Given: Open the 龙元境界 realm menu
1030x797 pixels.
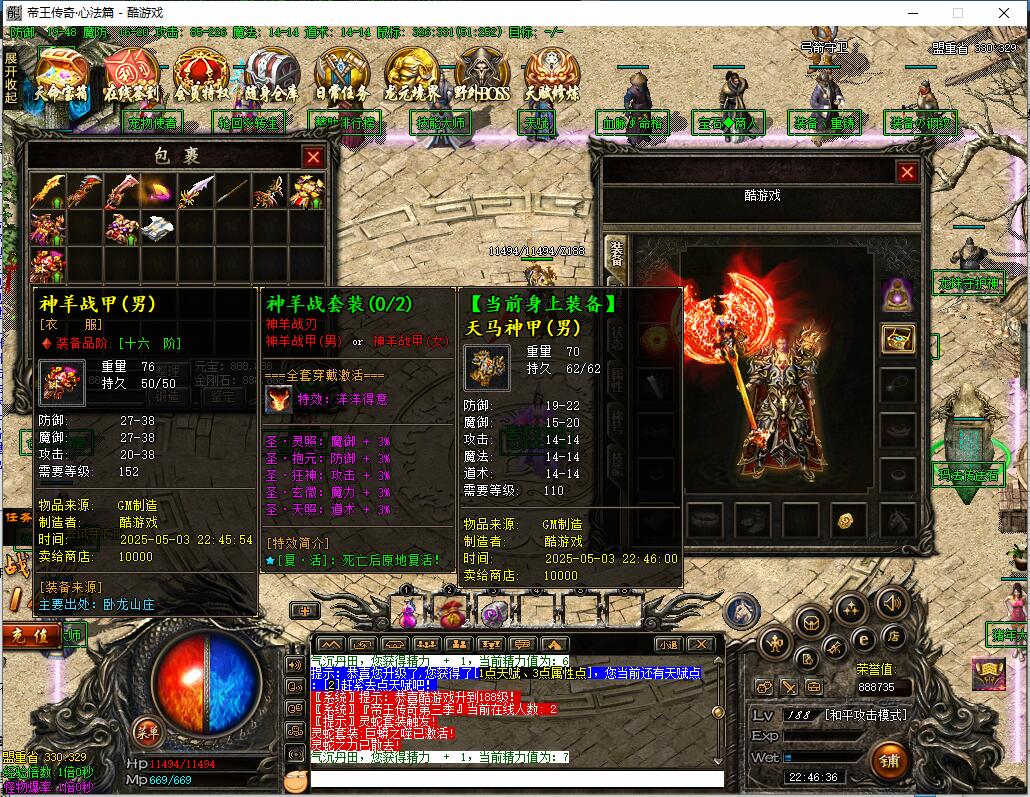Looking at the screenshot, I should (412, 75).
